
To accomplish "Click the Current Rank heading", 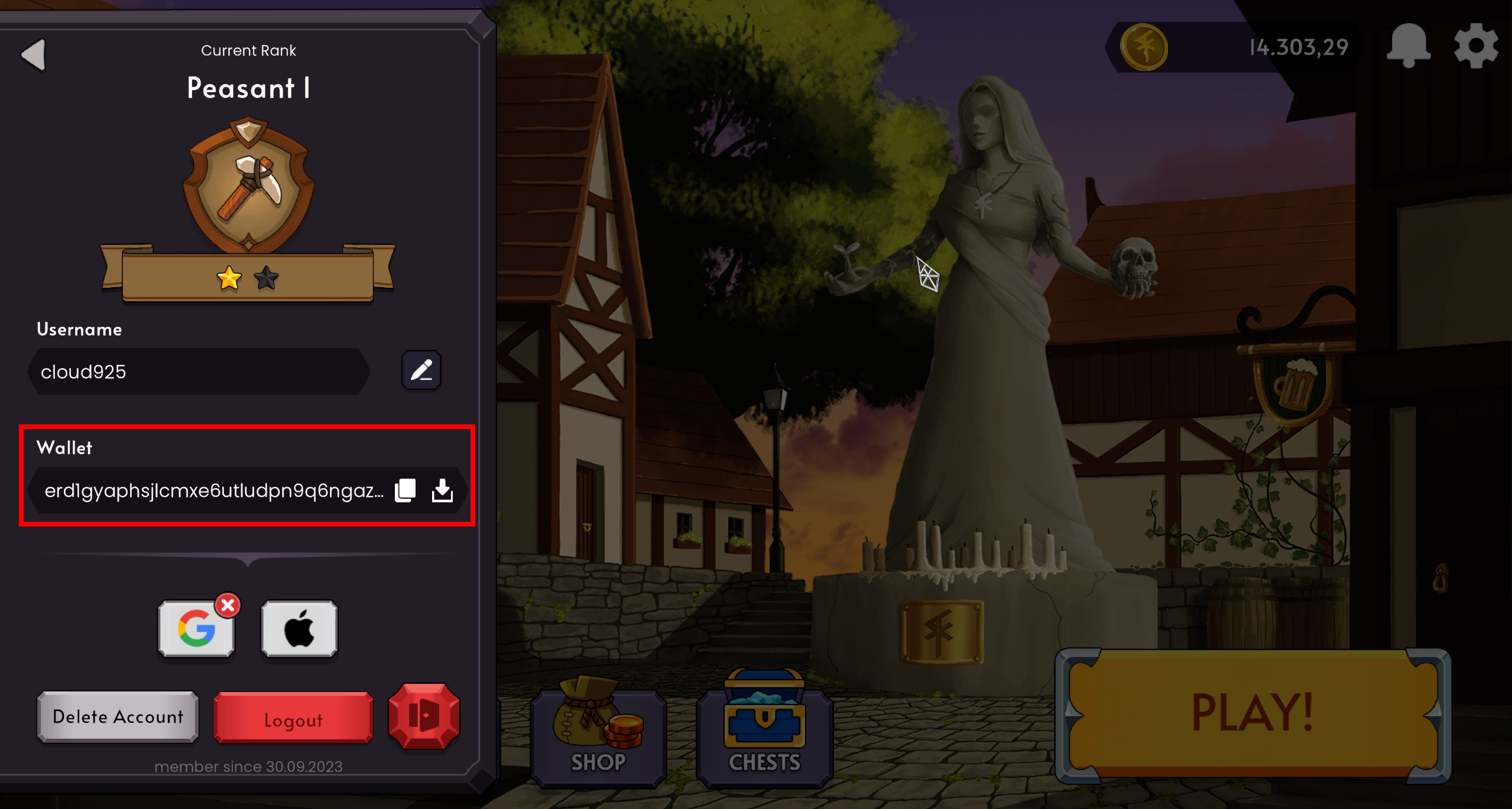I will (248, 50).
